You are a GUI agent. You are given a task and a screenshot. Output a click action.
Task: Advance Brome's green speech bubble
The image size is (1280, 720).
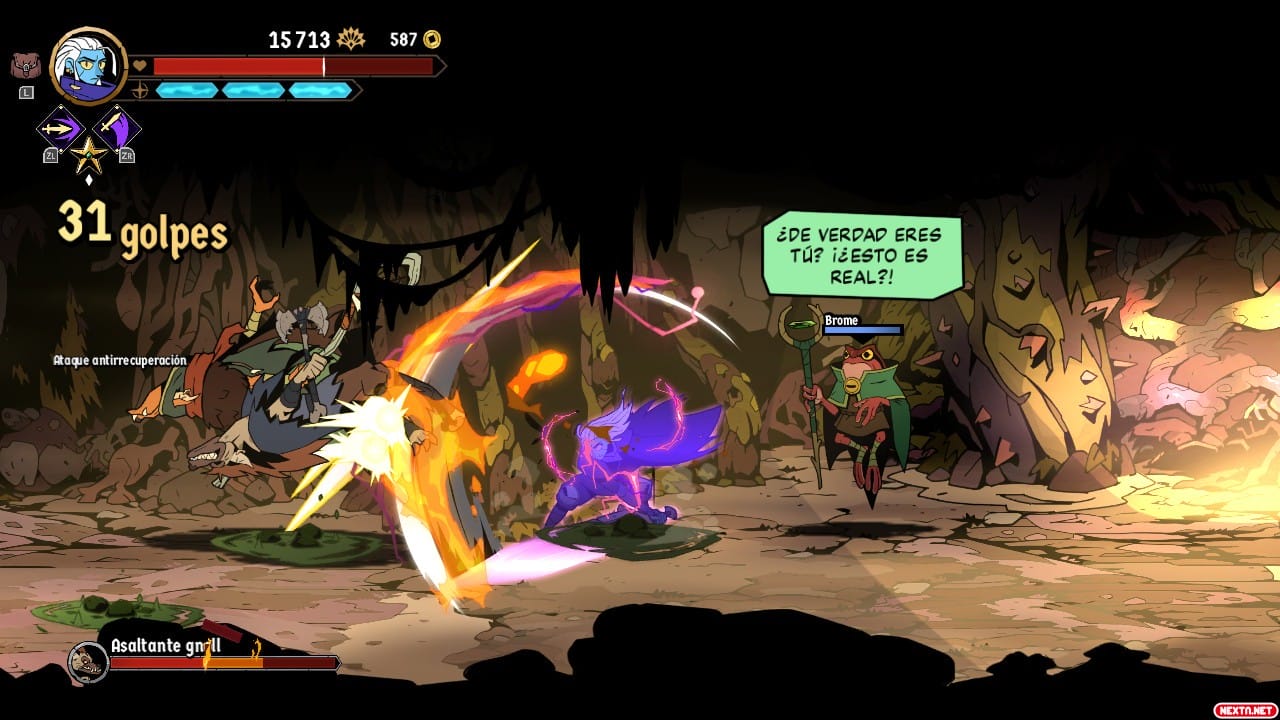coord(862,256)
